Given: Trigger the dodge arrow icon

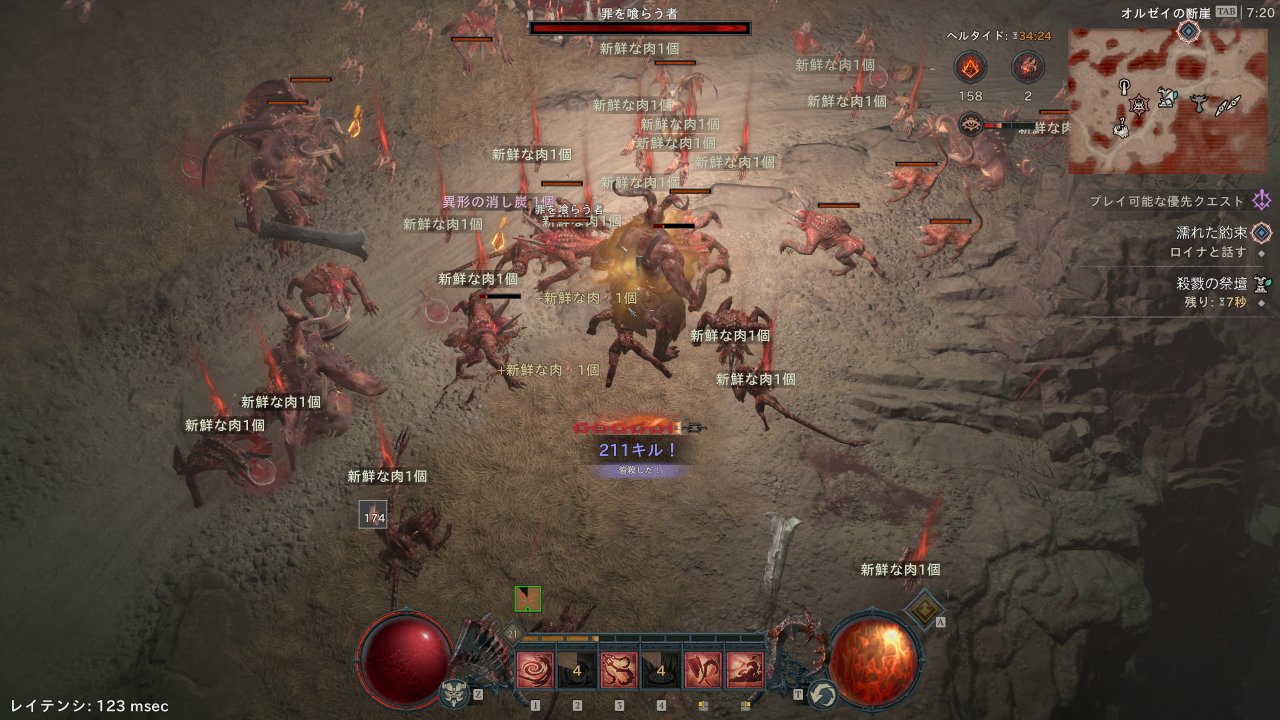Looking at the screenshot, I should 822,693.
